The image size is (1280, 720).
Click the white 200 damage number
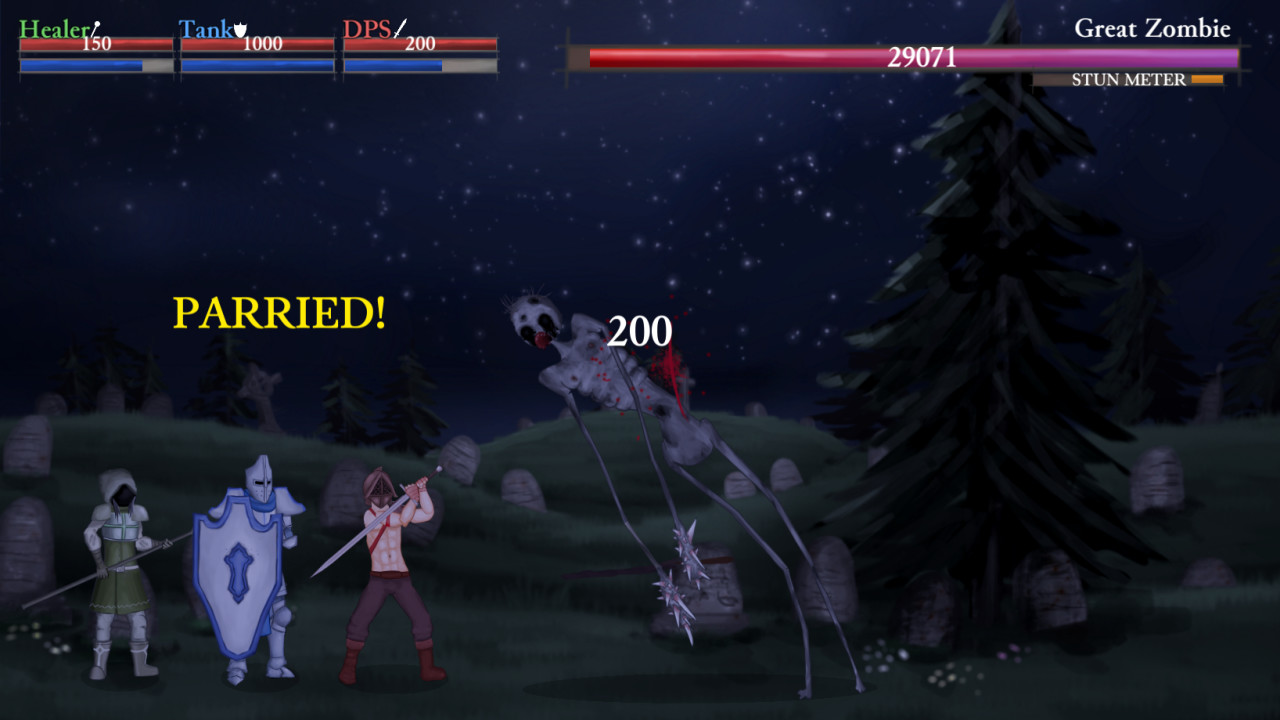coord(640,332)
